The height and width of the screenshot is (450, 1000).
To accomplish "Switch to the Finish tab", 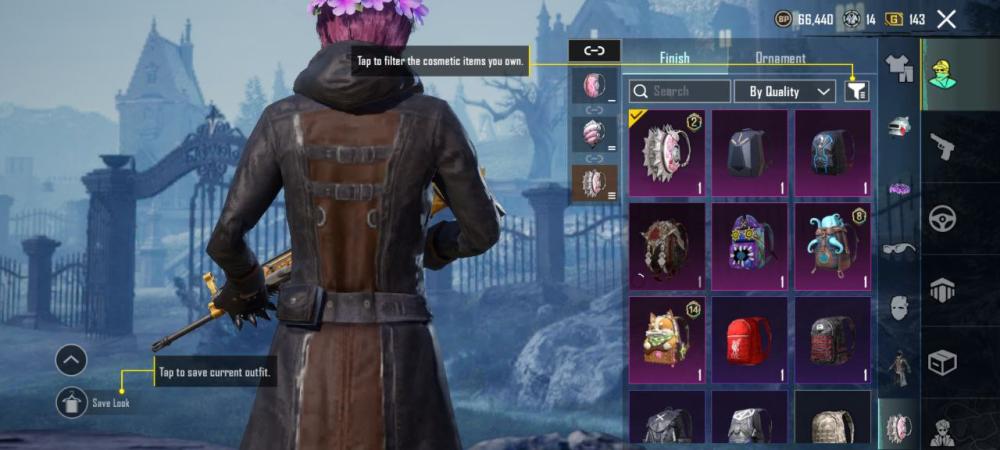I will click(x=674, y=58).
